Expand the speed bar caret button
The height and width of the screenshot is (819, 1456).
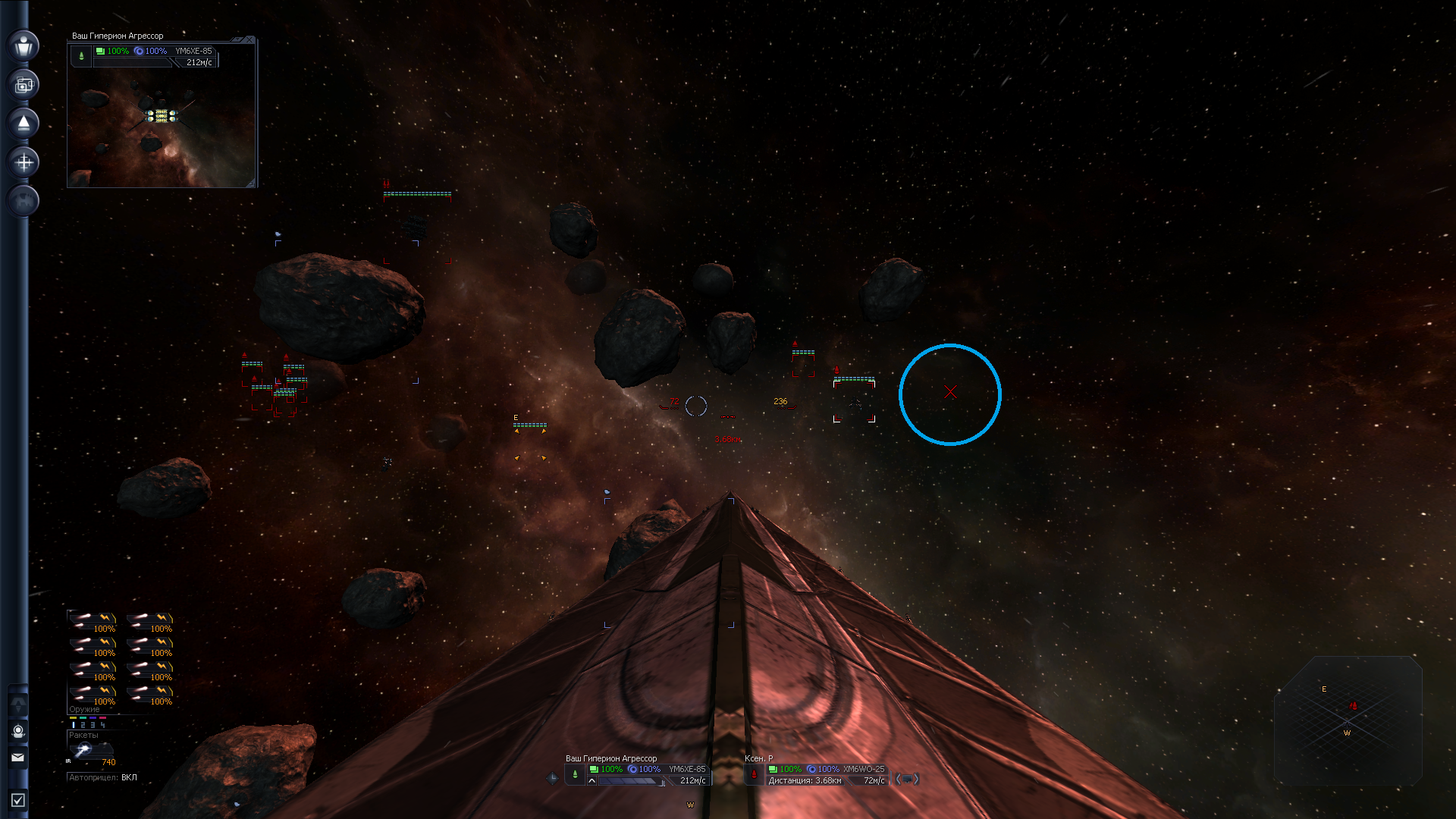coord(592,780)
